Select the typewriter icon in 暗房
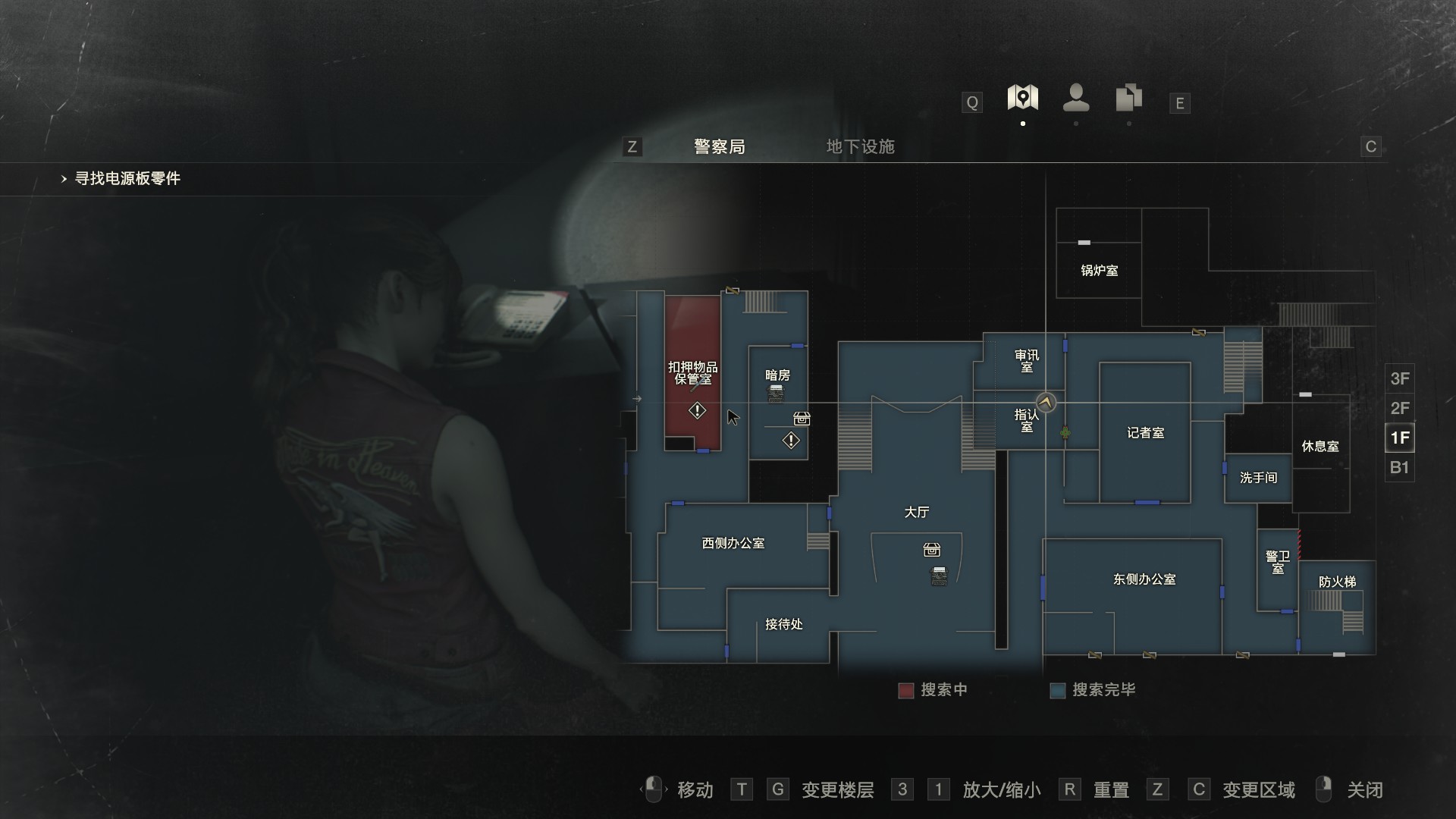The height and width of the screenshot is (819, 1456). coord(776,393)
